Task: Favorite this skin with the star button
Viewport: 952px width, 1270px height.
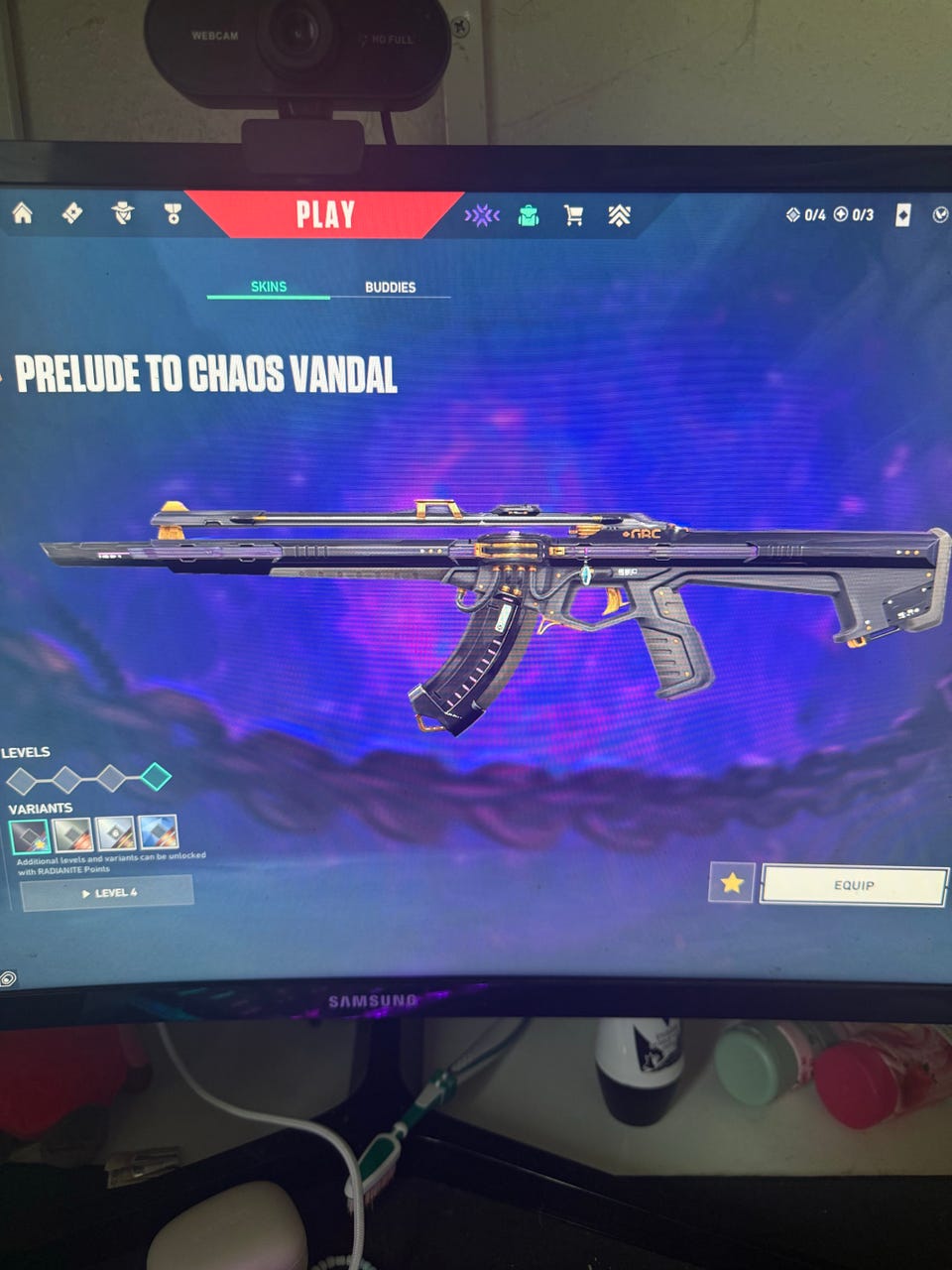Action: click(732, 882)
